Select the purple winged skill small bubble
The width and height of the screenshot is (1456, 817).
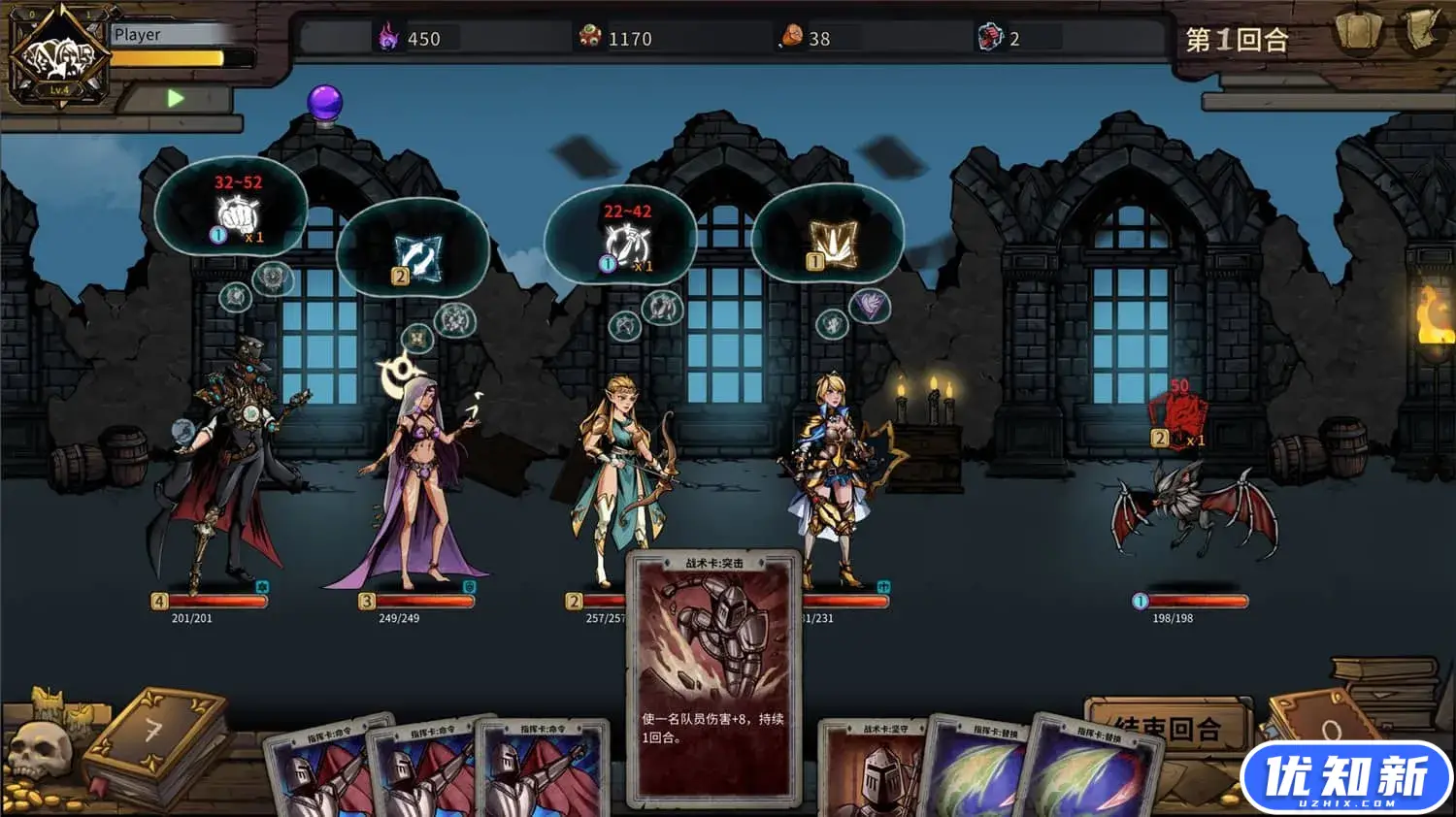pos(870,307)
